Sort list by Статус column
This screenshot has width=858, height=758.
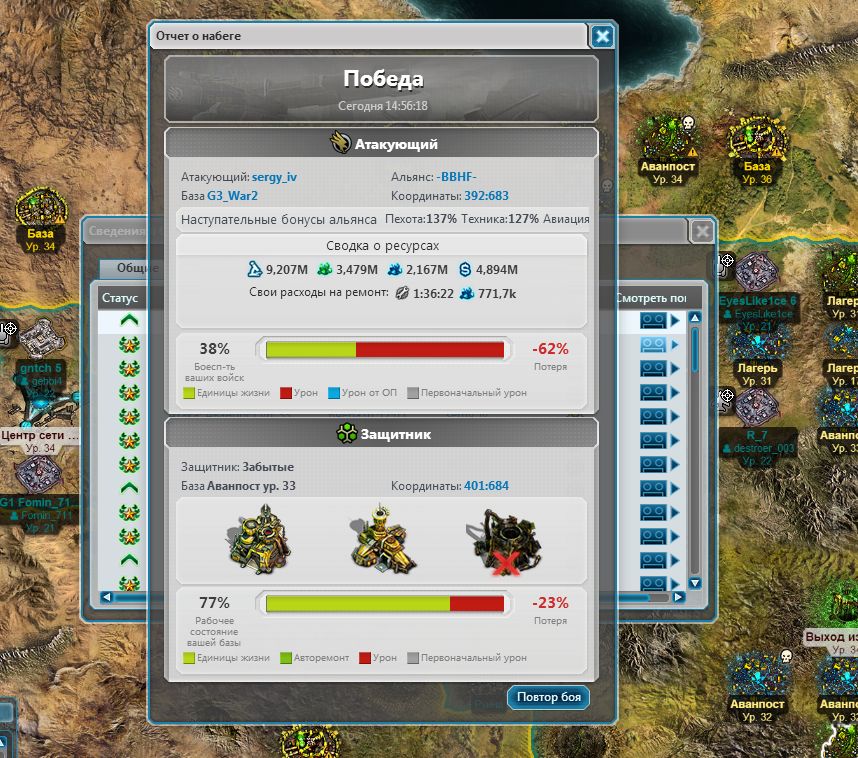click(x=120, y=298)
